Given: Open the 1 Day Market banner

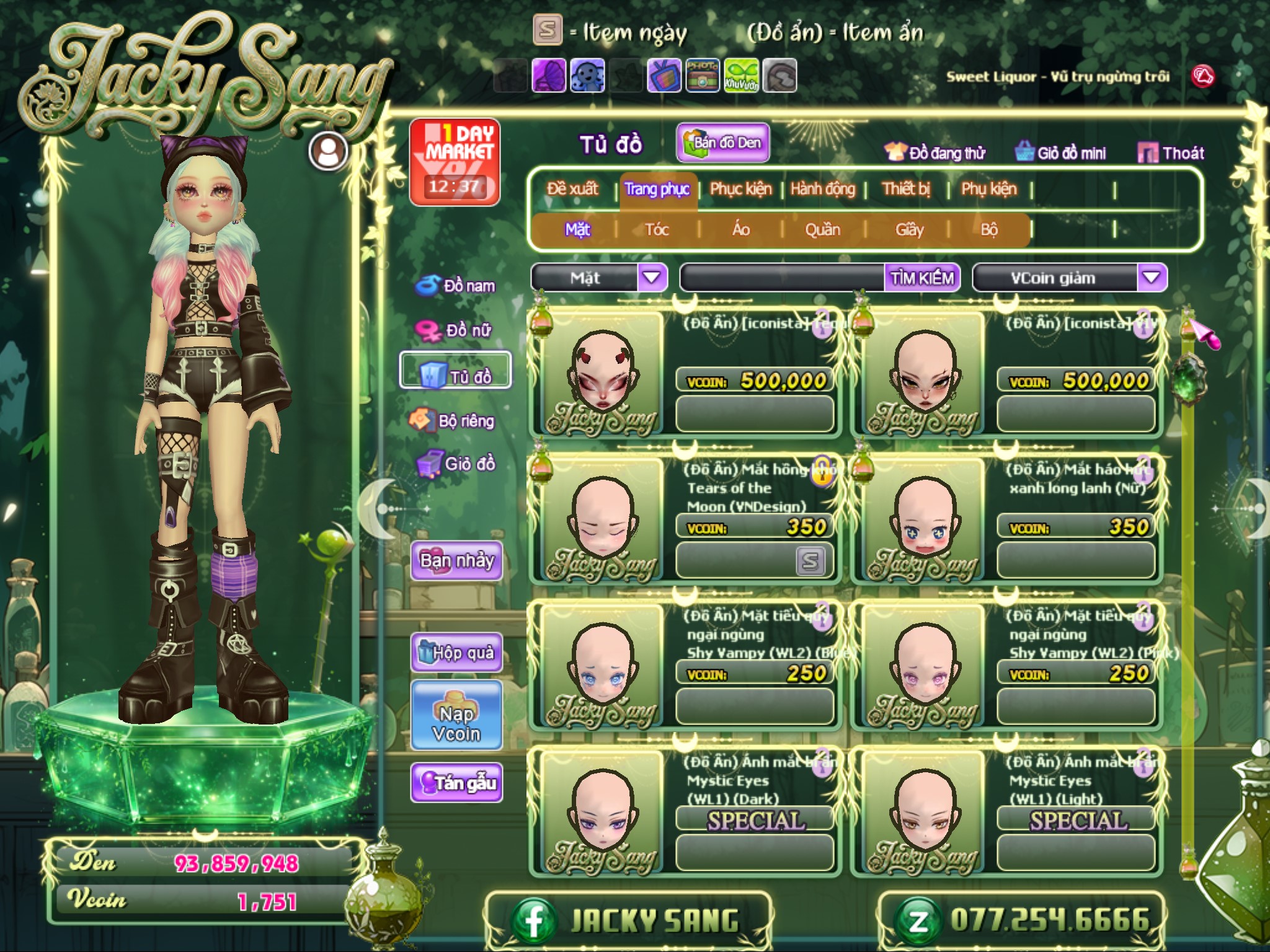Looking at the screenshot, I should tap(455, 162).
